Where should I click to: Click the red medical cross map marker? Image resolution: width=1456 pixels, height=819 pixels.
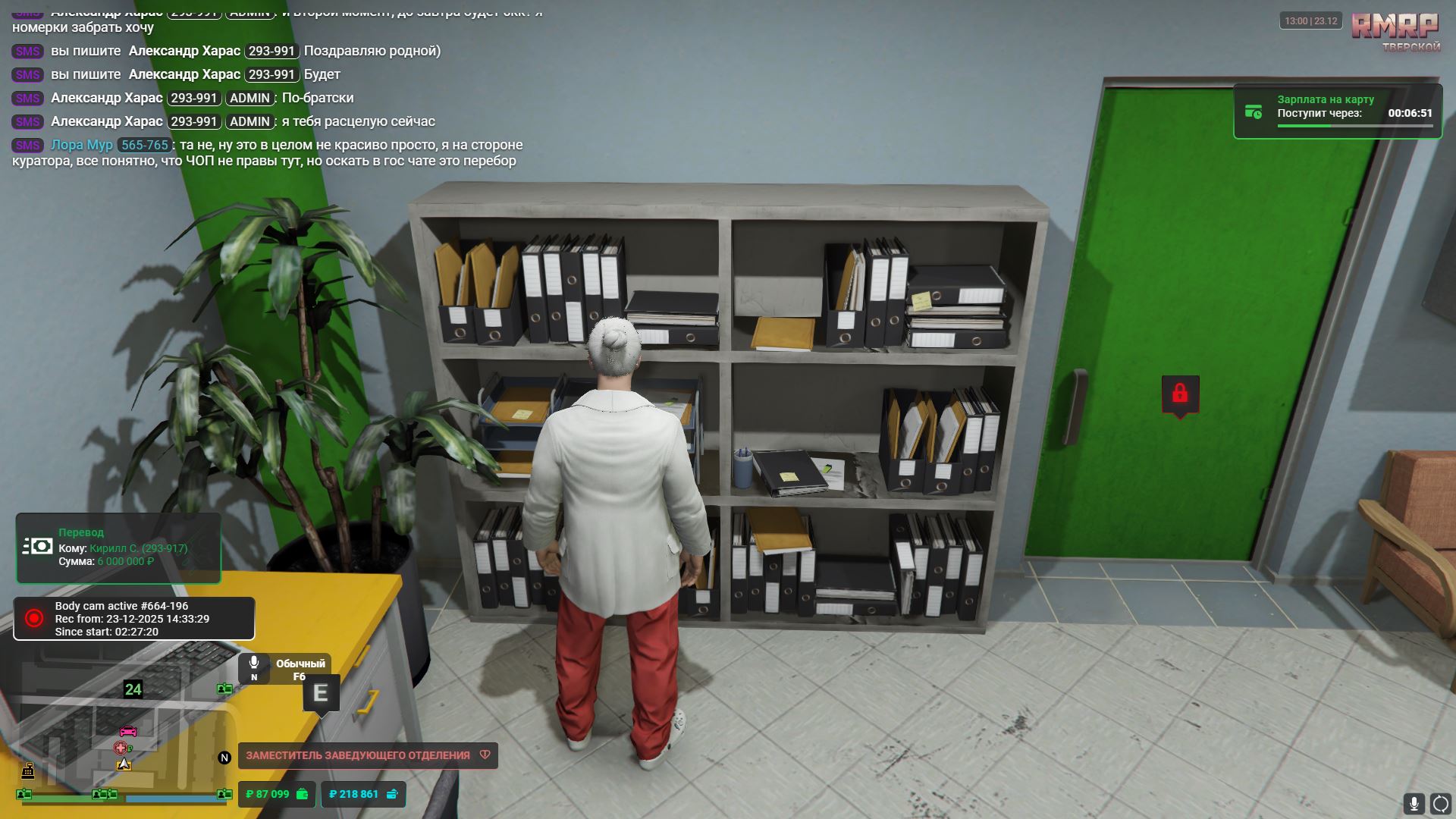120,748
